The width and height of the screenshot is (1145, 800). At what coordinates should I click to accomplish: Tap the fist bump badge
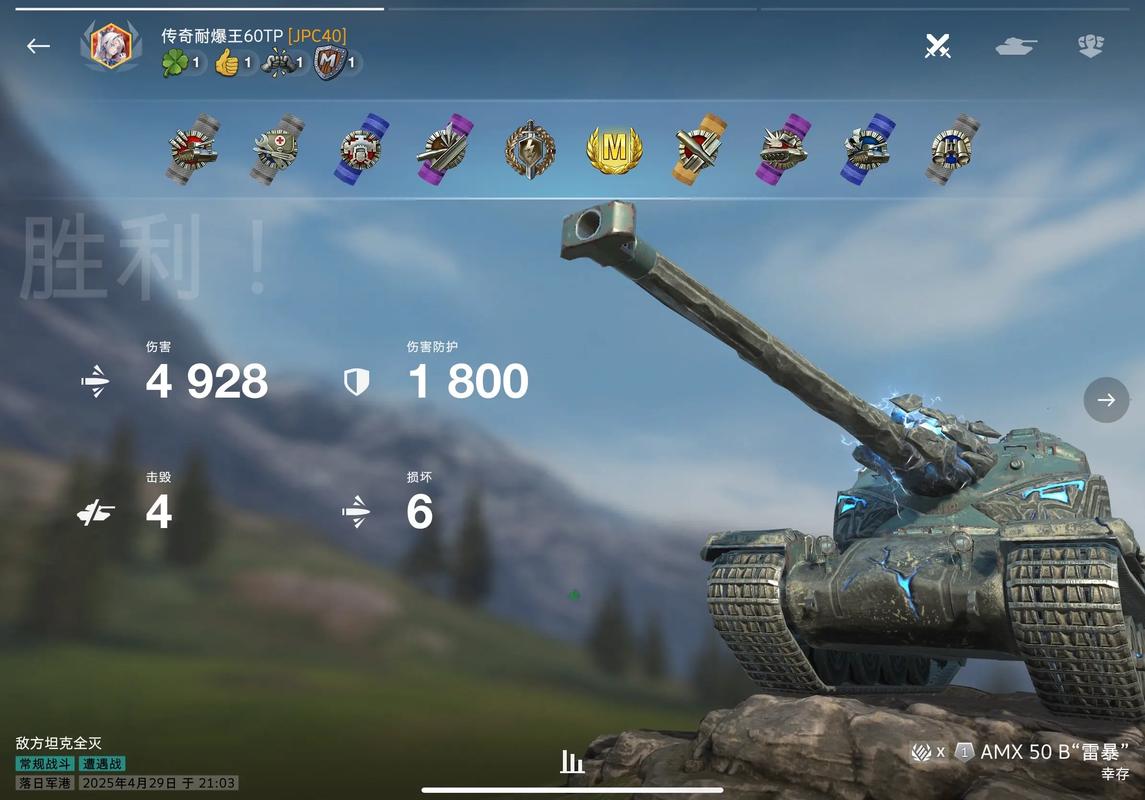coord(277,64)
